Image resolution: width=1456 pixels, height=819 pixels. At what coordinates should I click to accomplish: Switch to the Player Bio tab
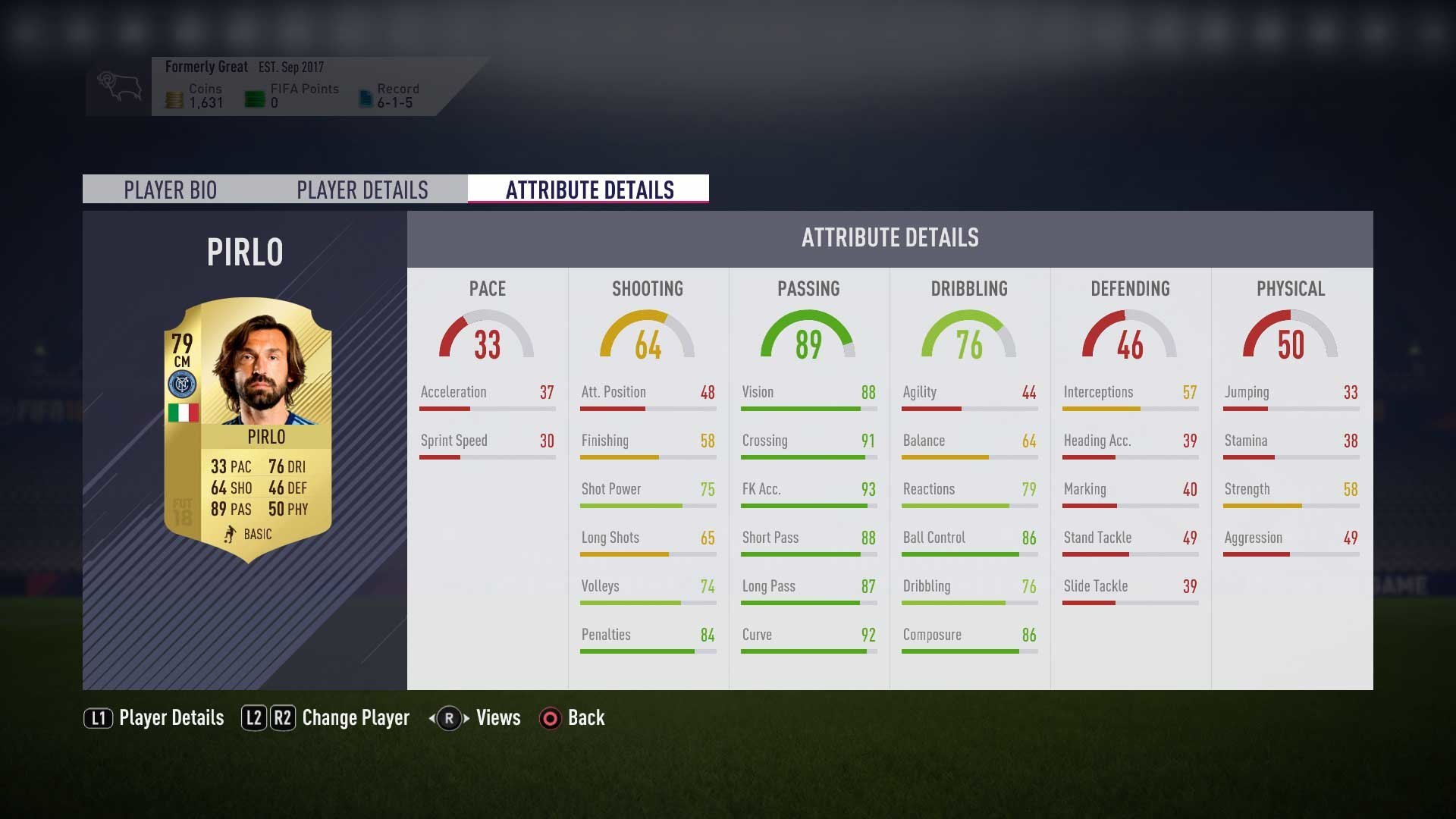[170, 190]
